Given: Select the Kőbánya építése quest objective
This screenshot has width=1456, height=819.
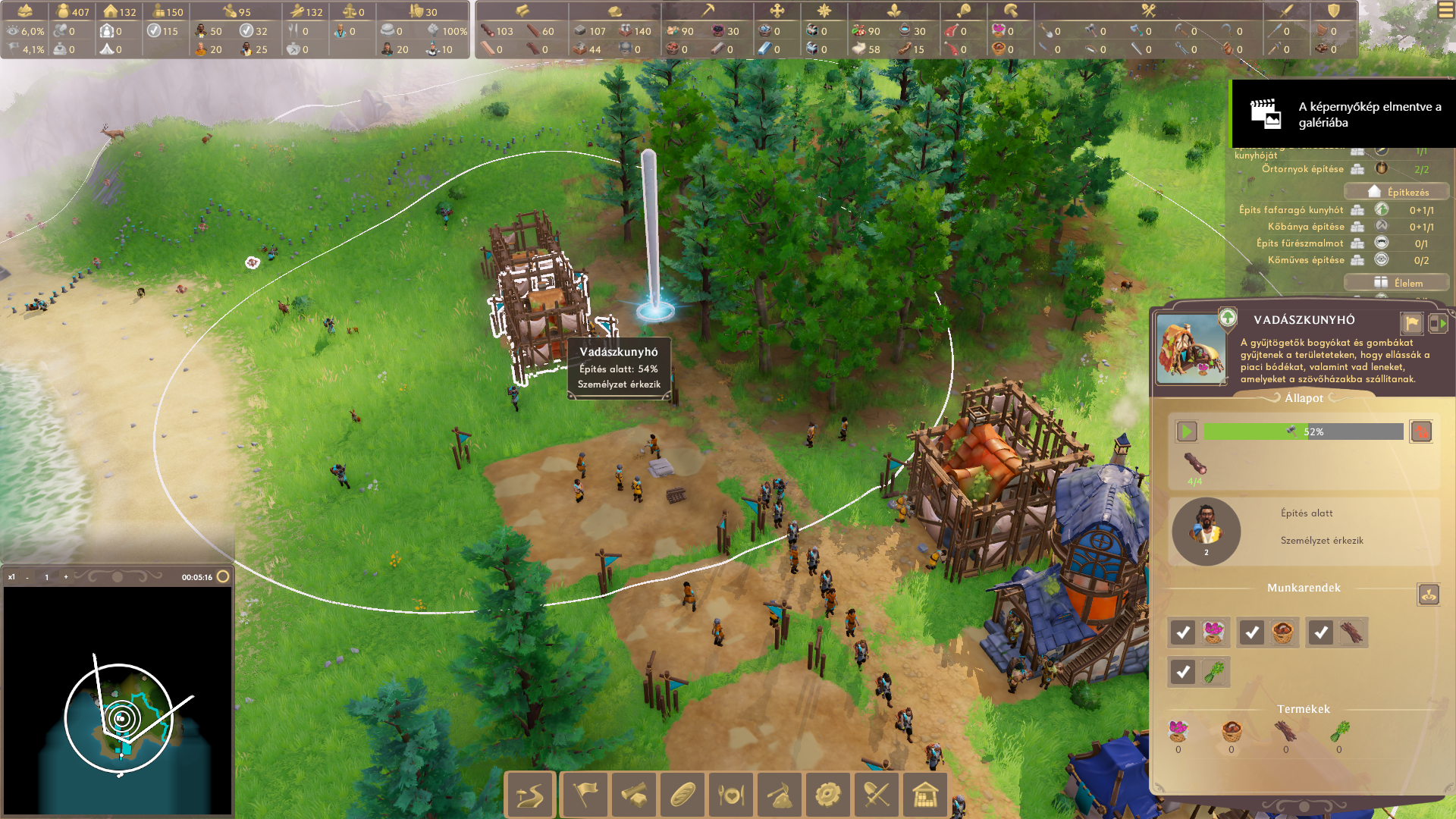Looking at the screenshot, I should click(1306, 227).
